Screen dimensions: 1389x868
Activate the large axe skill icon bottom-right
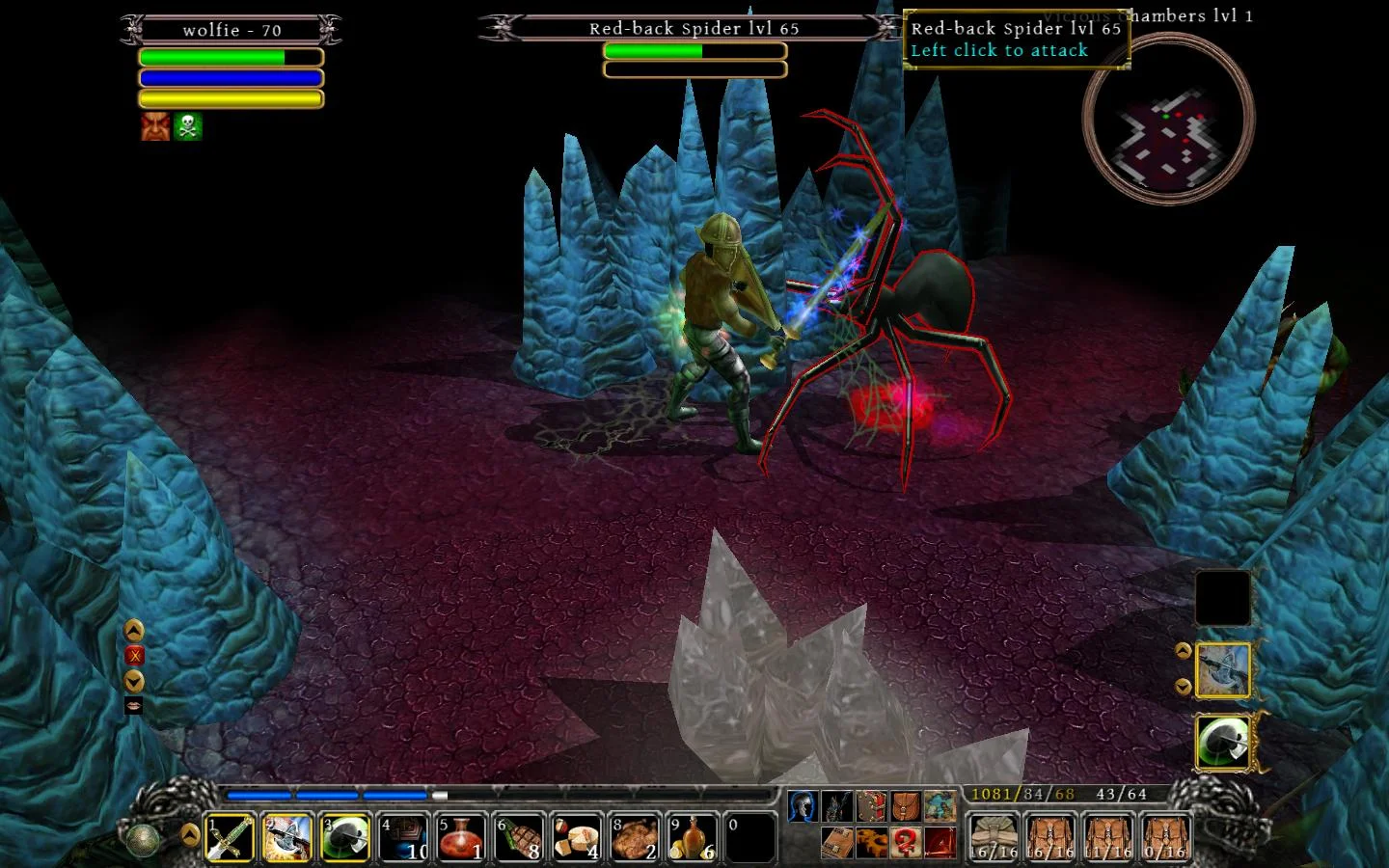[x=1222, y=743]
